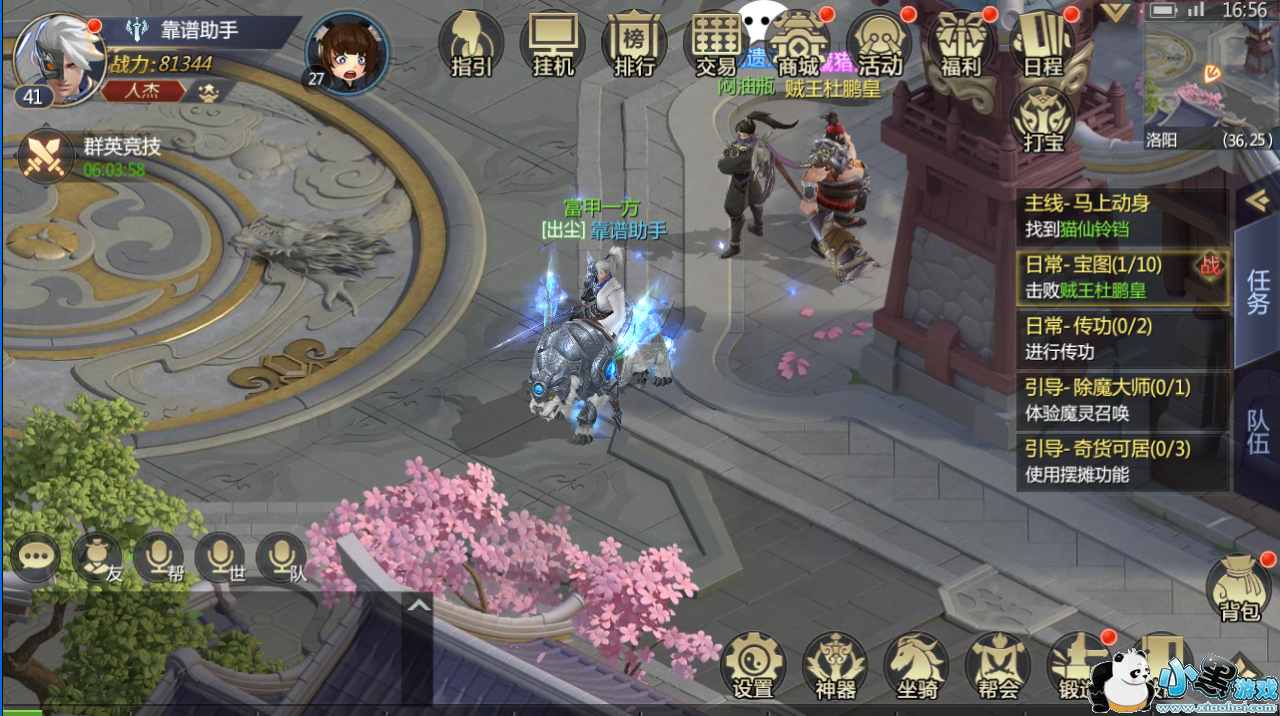Open the 背包 backpack

[1238, 589]
